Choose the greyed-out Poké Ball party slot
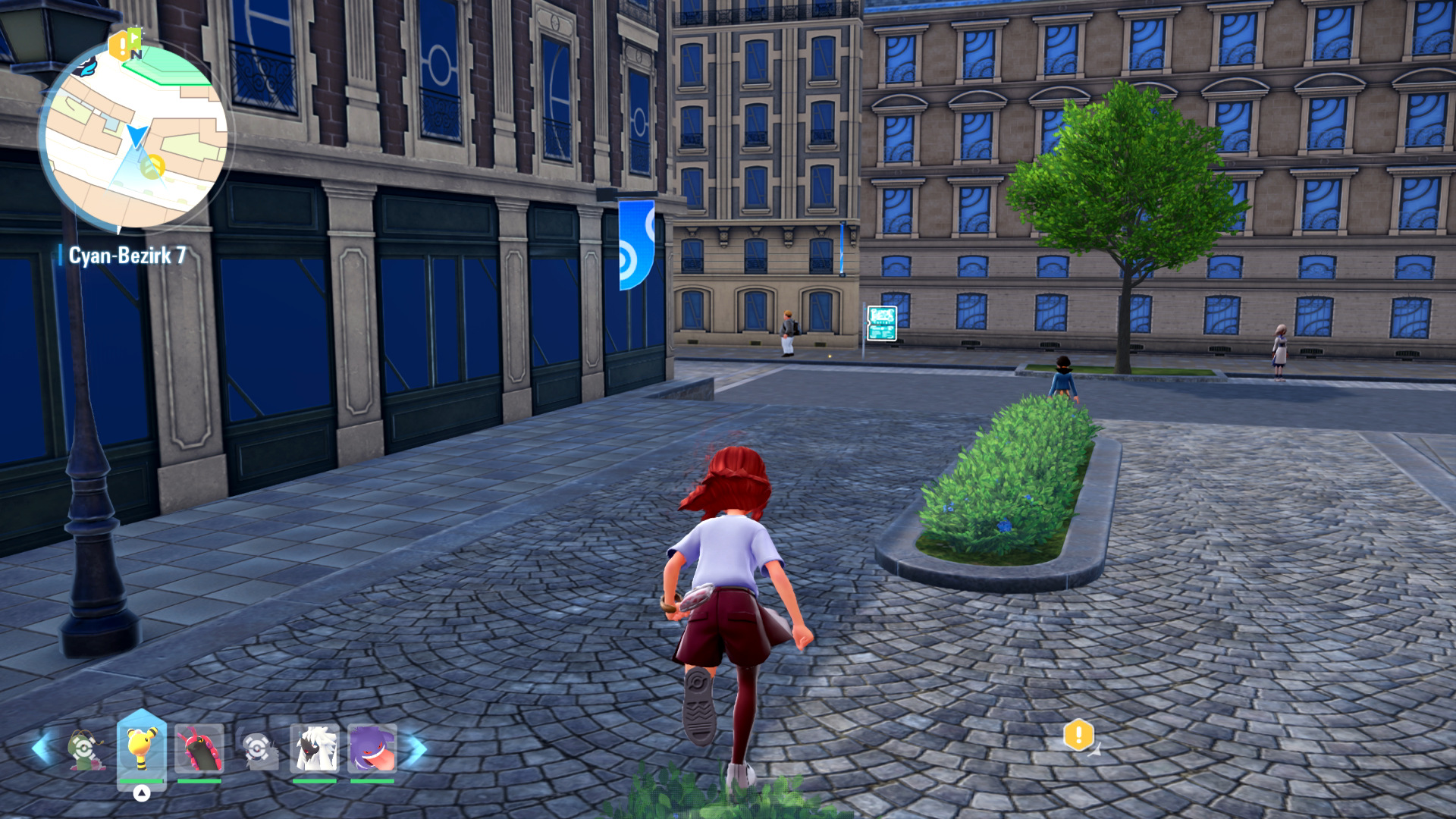 coord(257,749)
